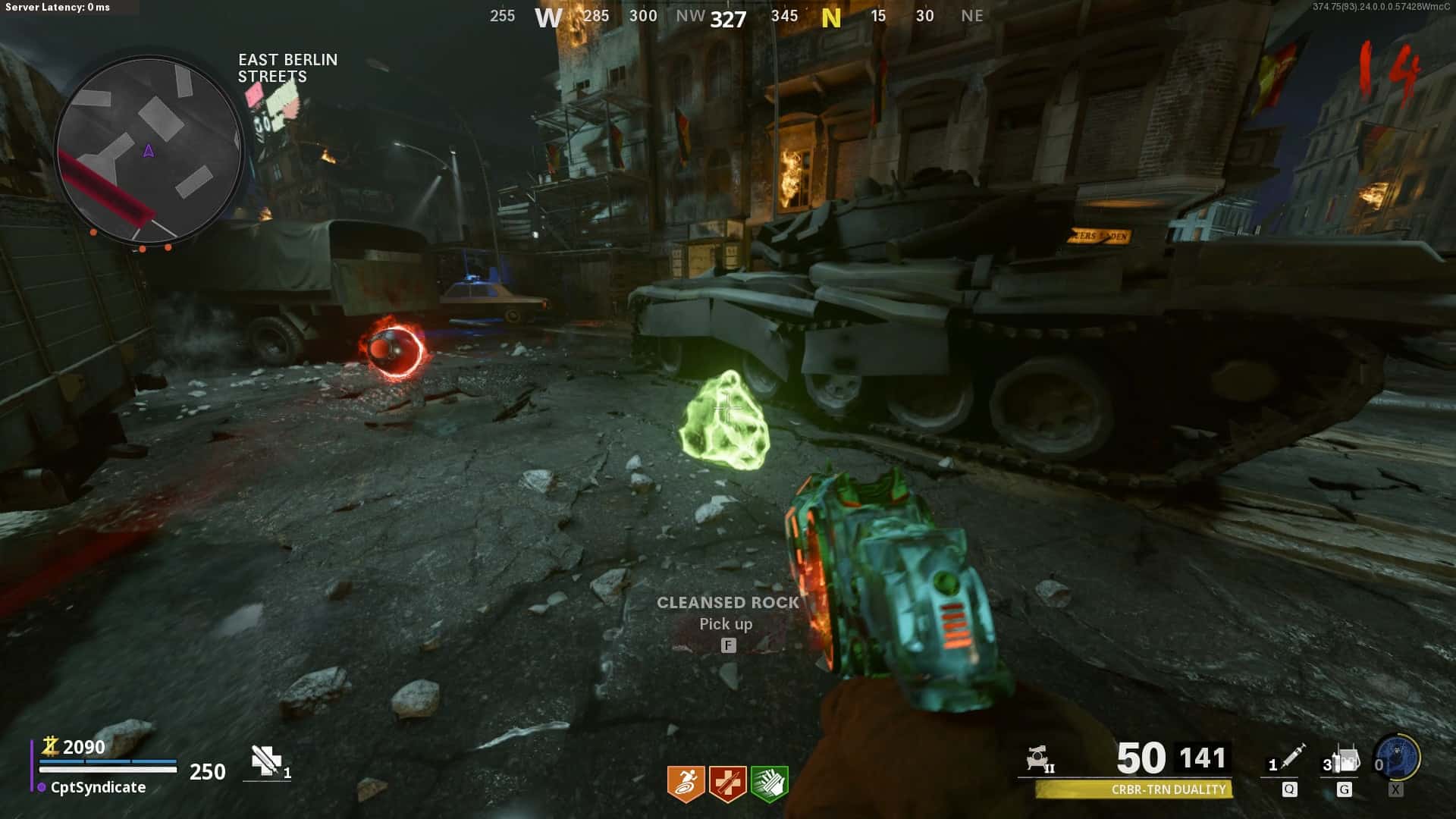1456x819 pixels.
Task: Click the self-revive kit icon
Action: pyautogui.click(x=267, y=760)
